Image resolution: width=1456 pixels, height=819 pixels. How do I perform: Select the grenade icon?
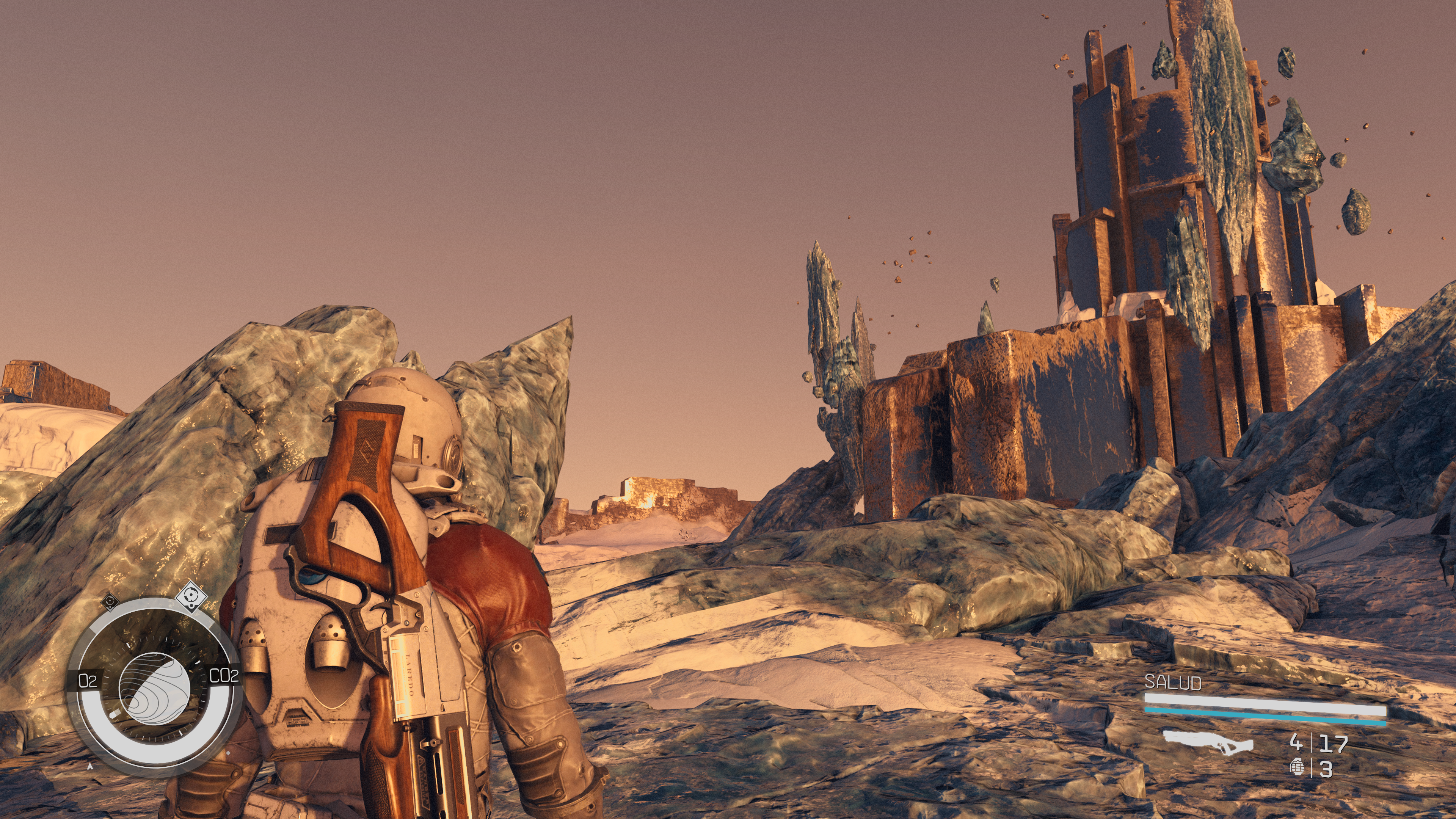1298,767
